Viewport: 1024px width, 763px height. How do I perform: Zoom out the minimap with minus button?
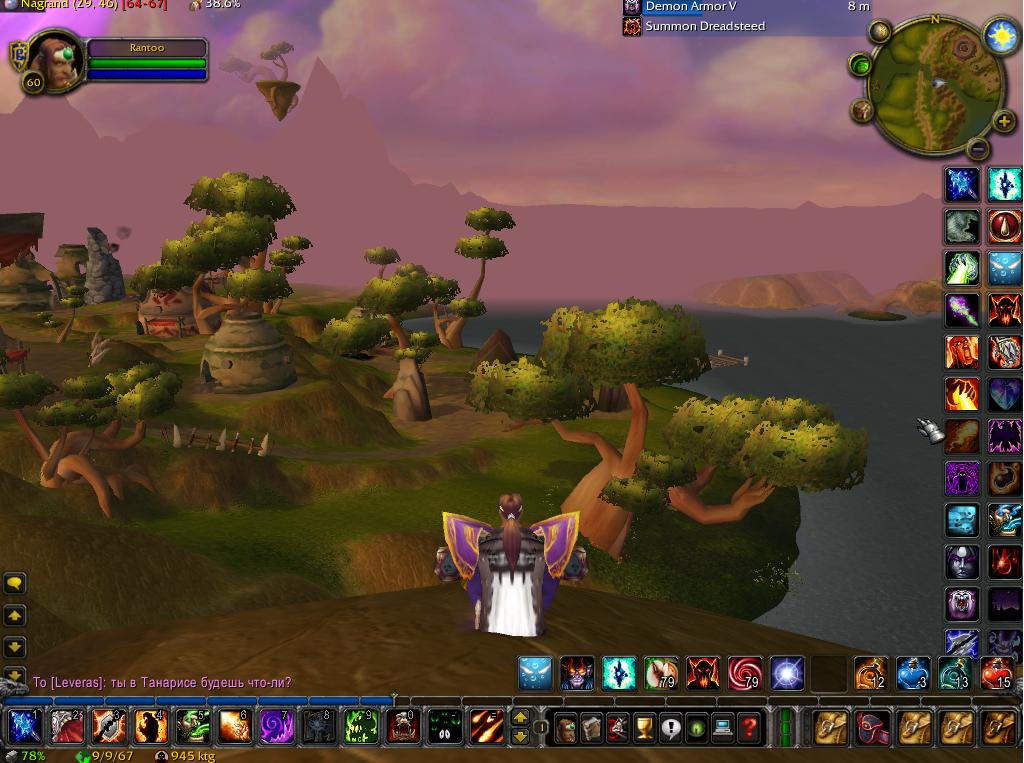point(978,149)
